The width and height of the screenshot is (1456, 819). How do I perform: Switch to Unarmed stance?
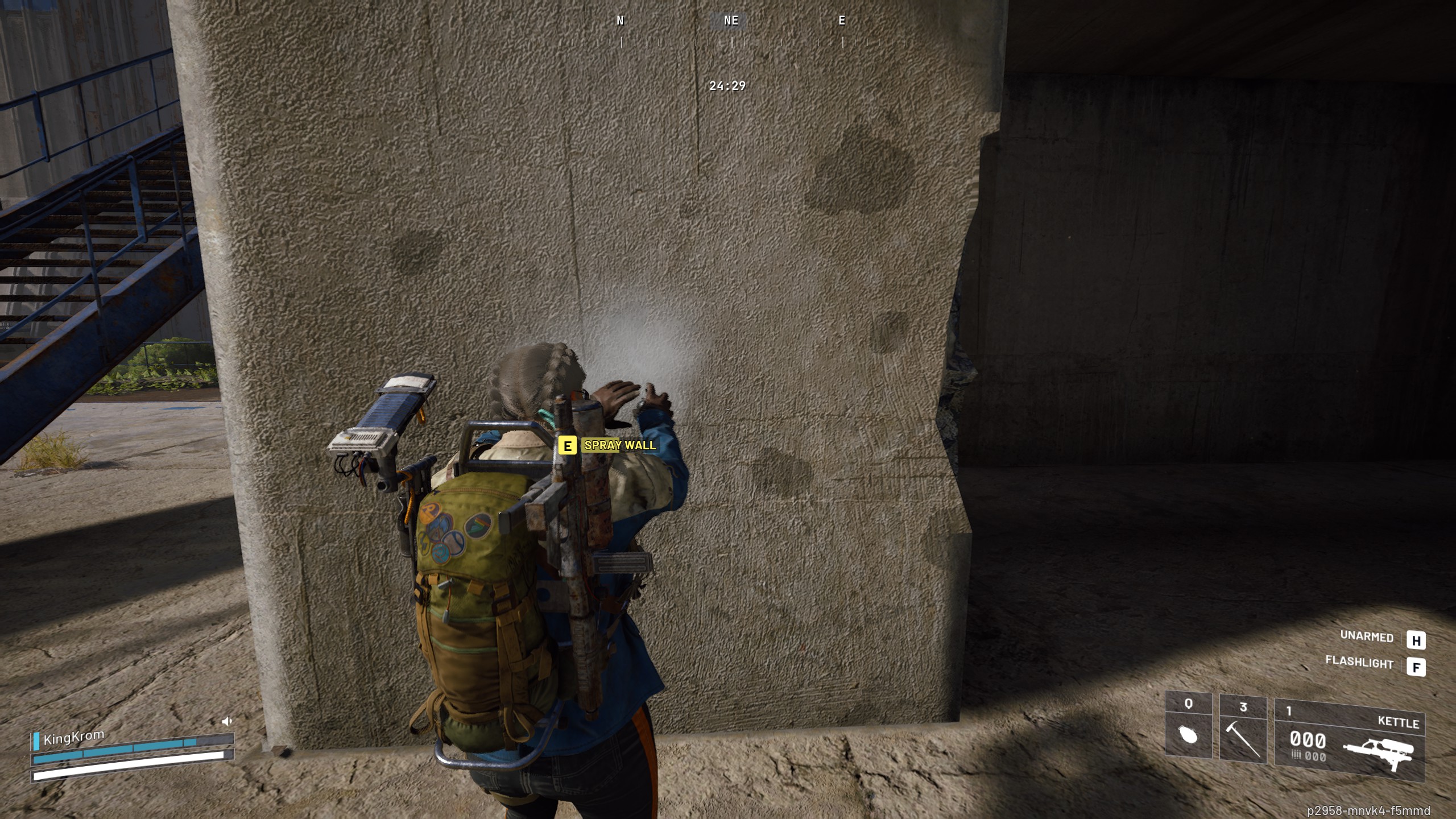[x=1368, y=638]
